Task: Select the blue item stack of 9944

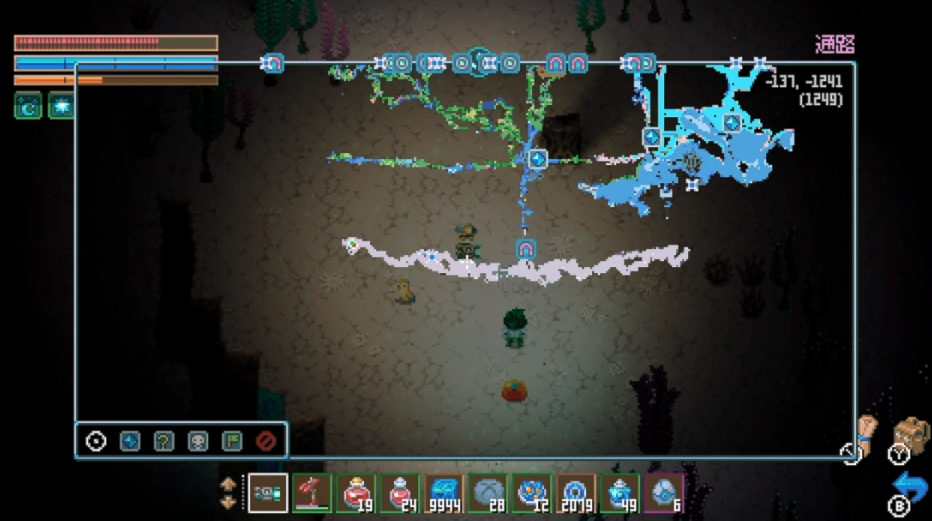Action: tap(444, 493)
